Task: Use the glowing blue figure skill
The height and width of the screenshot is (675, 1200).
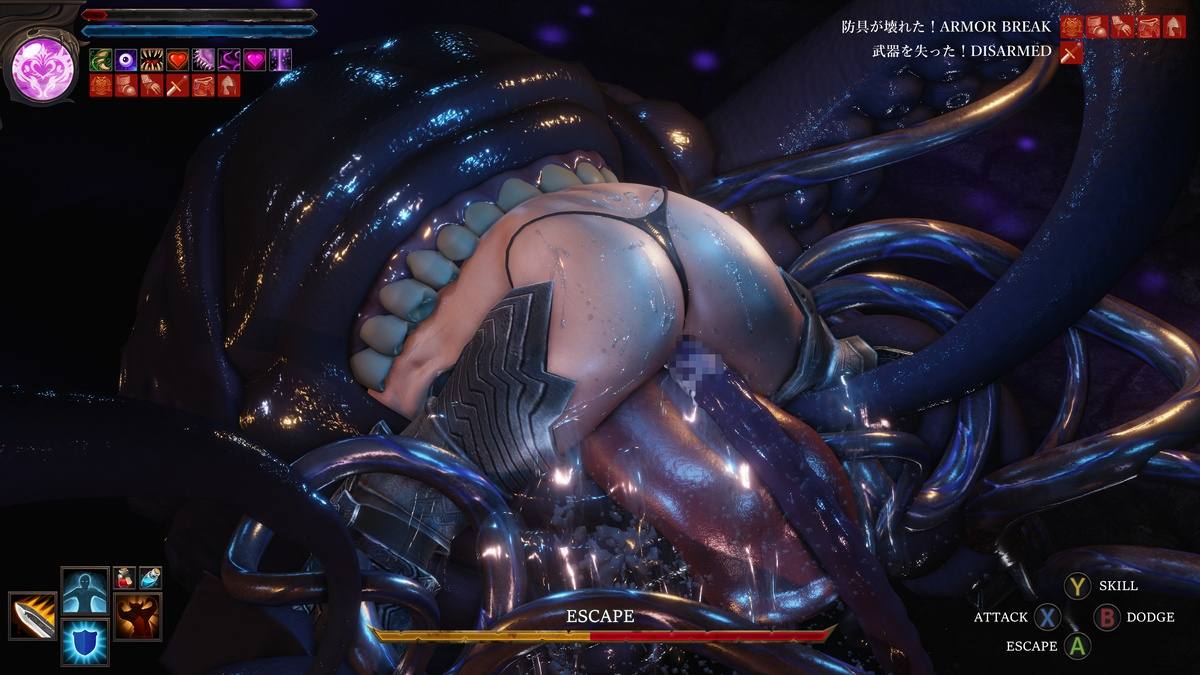Action: pos(85,591)
